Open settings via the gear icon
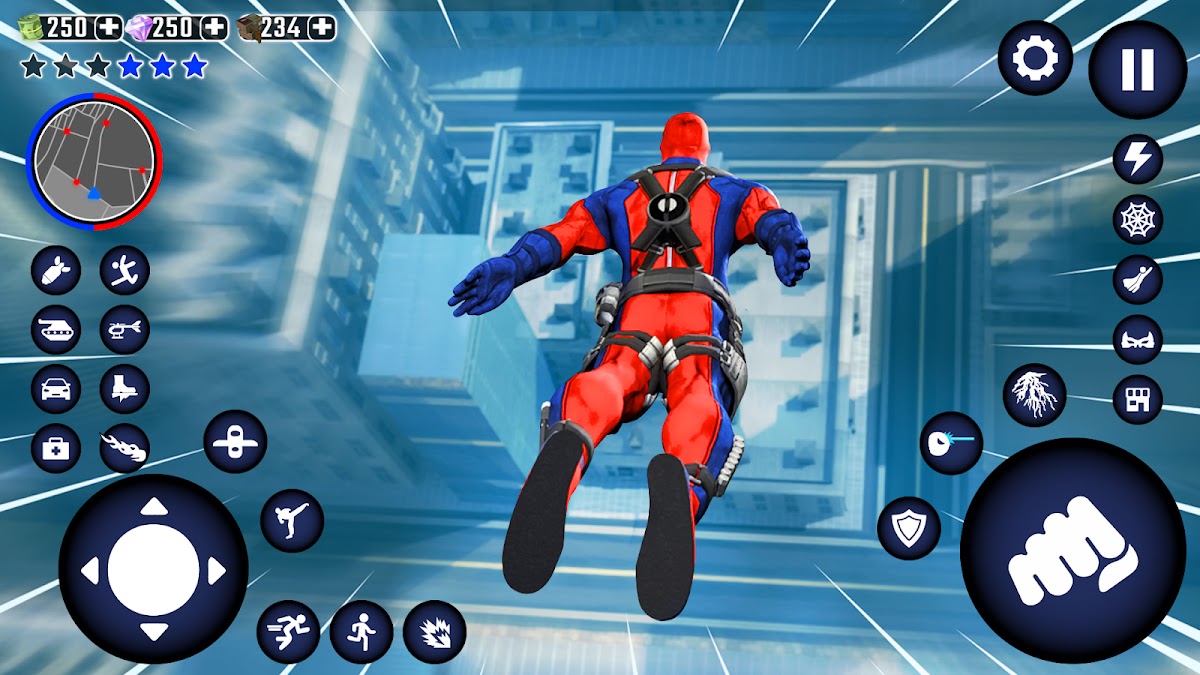1200x675 pixels. [1035, 59]
